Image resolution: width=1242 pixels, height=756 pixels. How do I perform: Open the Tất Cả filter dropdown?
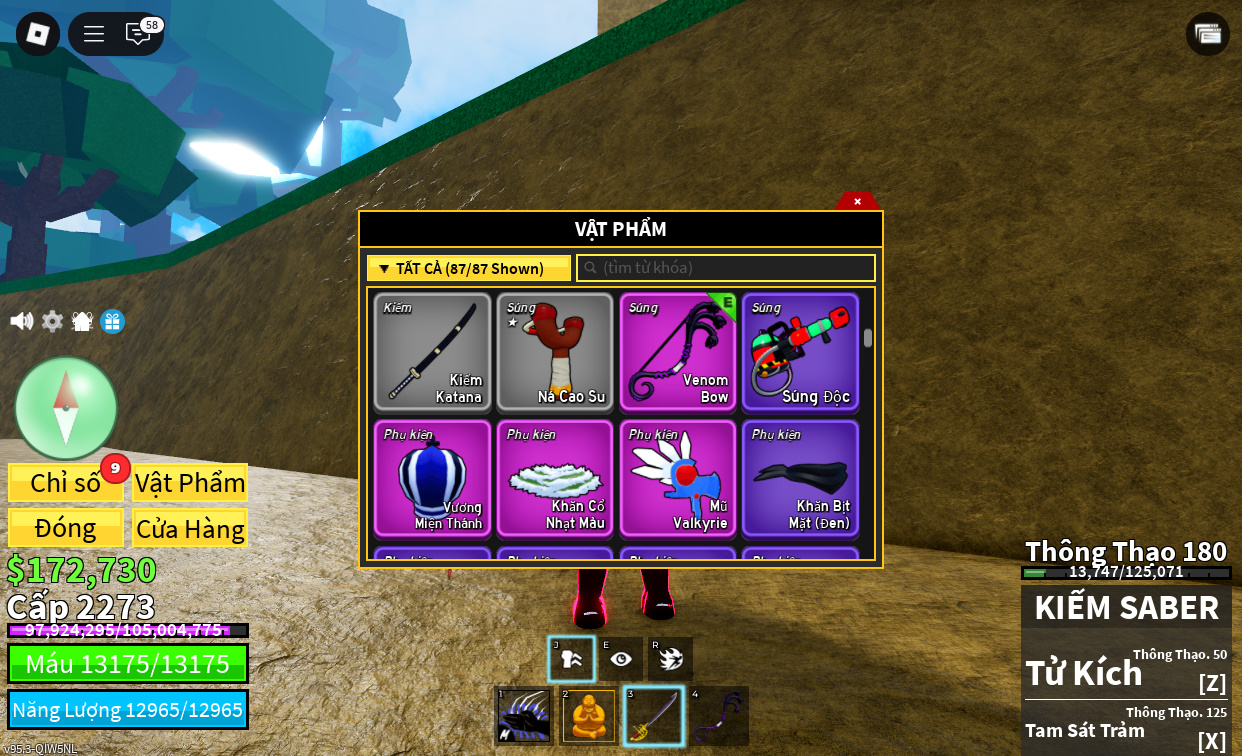point(469,268)
